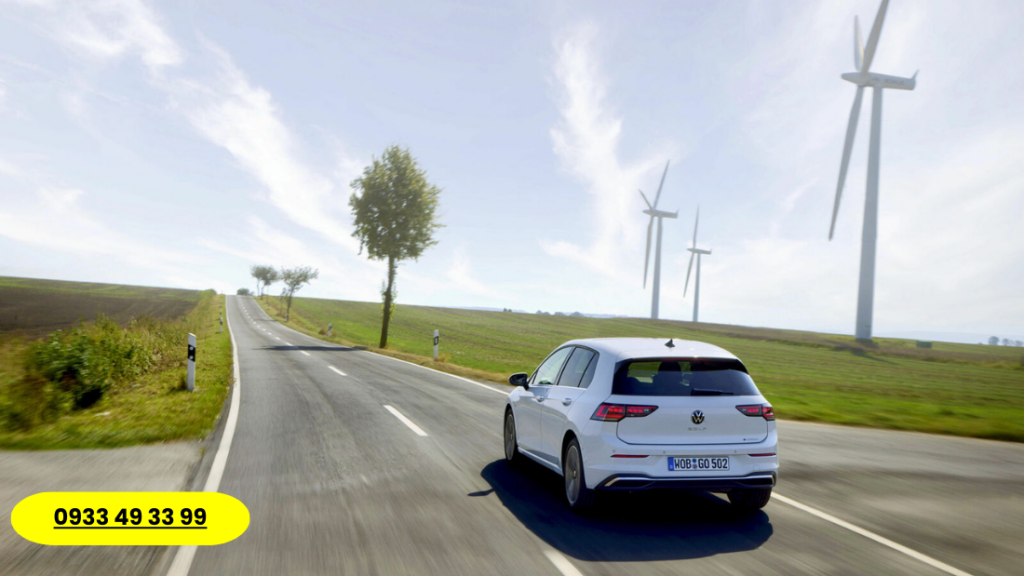Click the yellow 0933 49 33 99 phone button

point(130,518)
